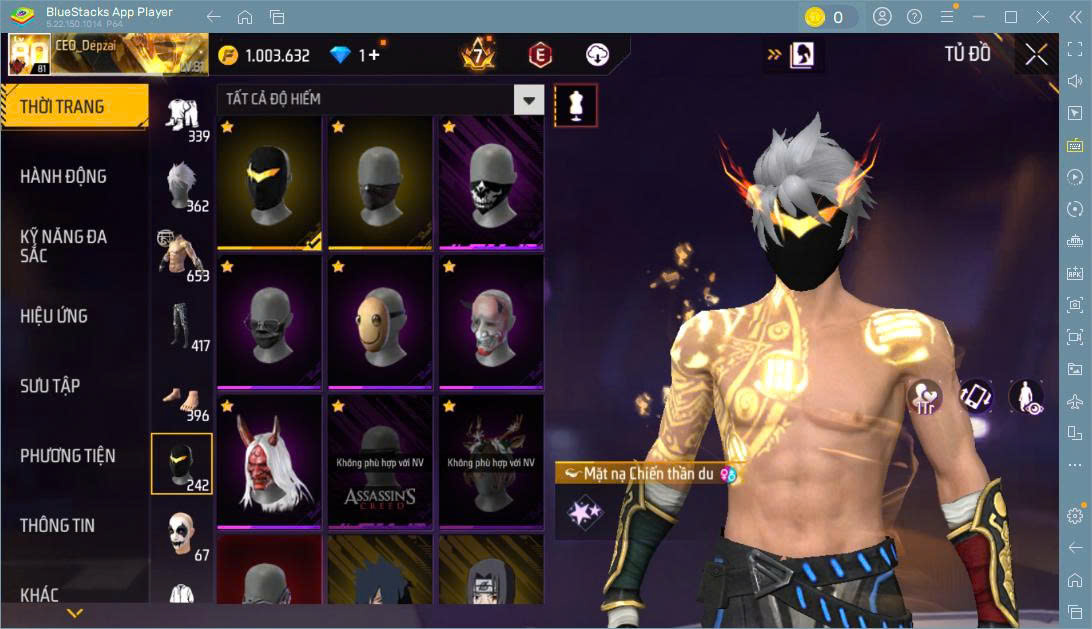Choose the red oni mask with white hair

pyautogui.click(x=269, y=461)
